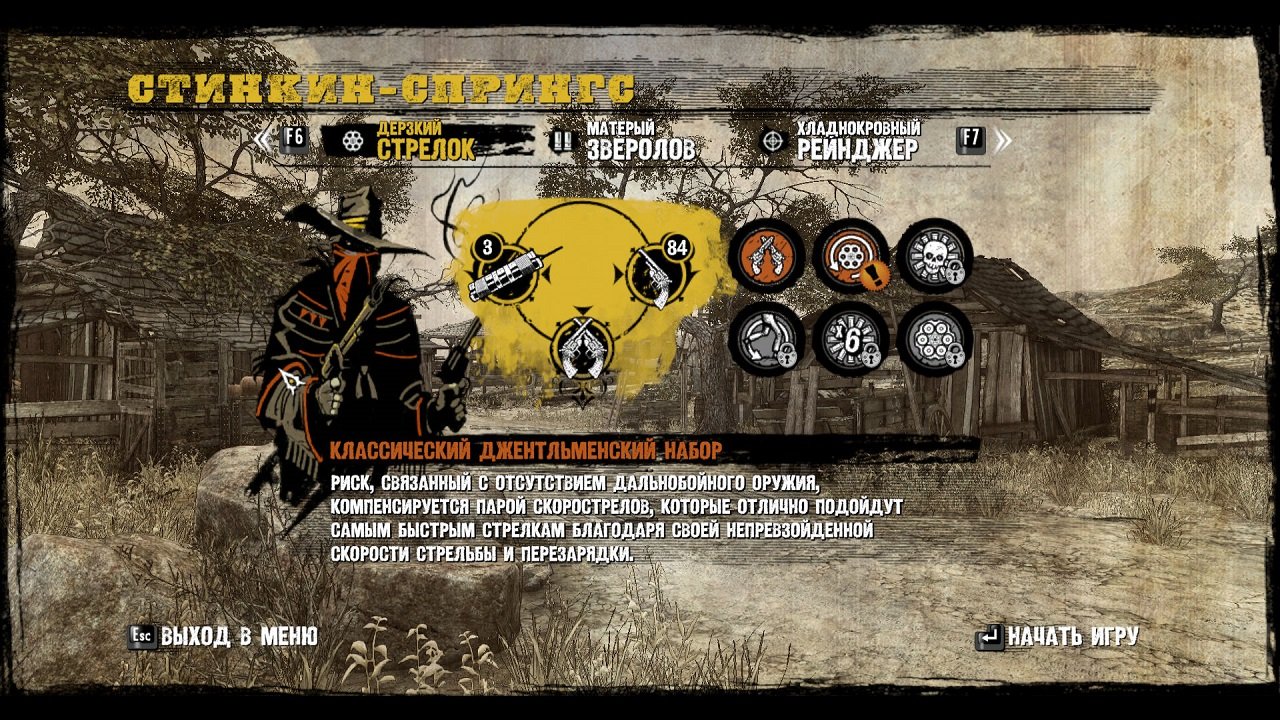1280x720 pixels.
Task: Select the Дерзкий Стрелок loadout
Action: click(x=425, y=141)
